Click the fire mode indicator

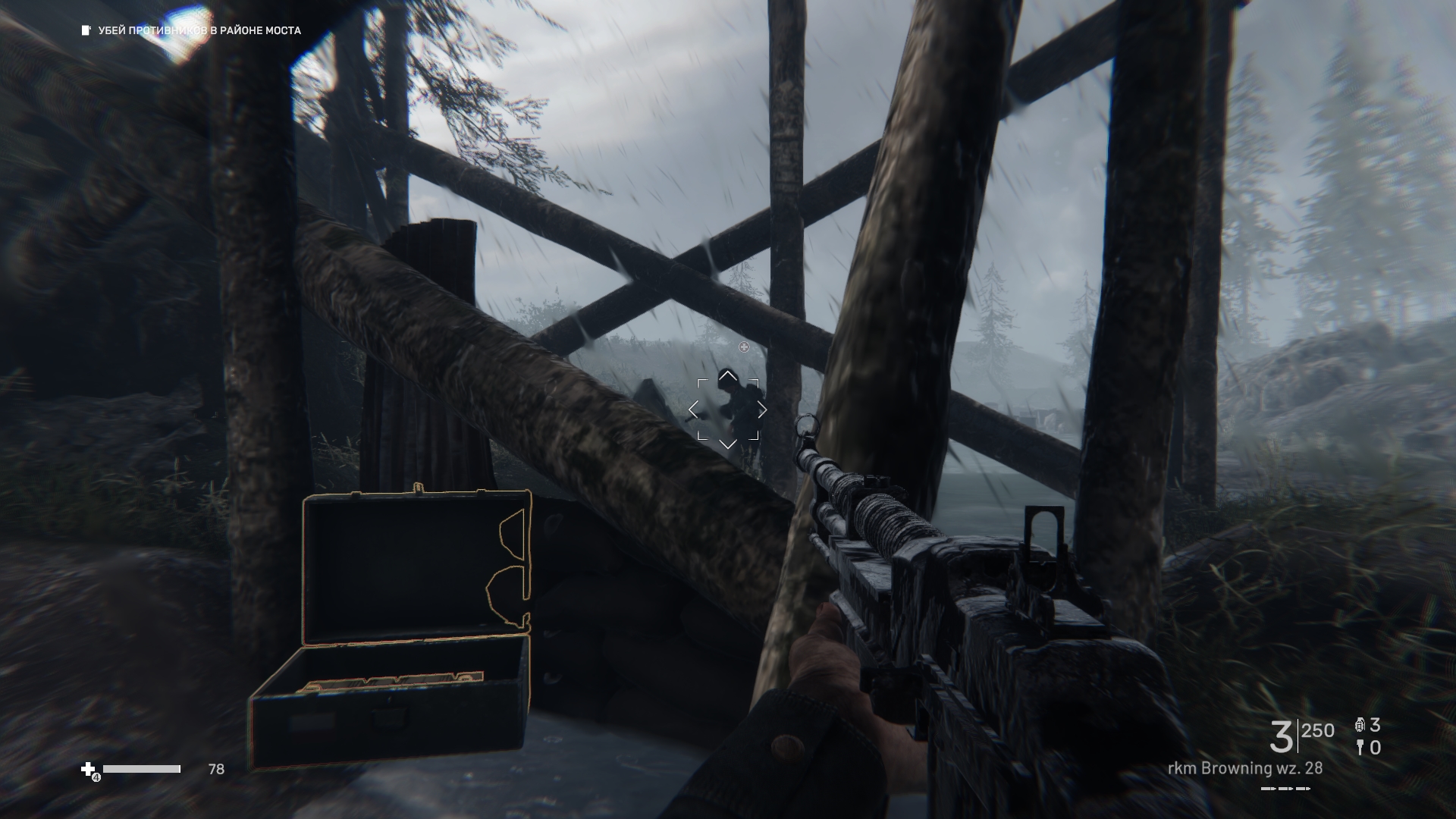tap(1285, 789)
